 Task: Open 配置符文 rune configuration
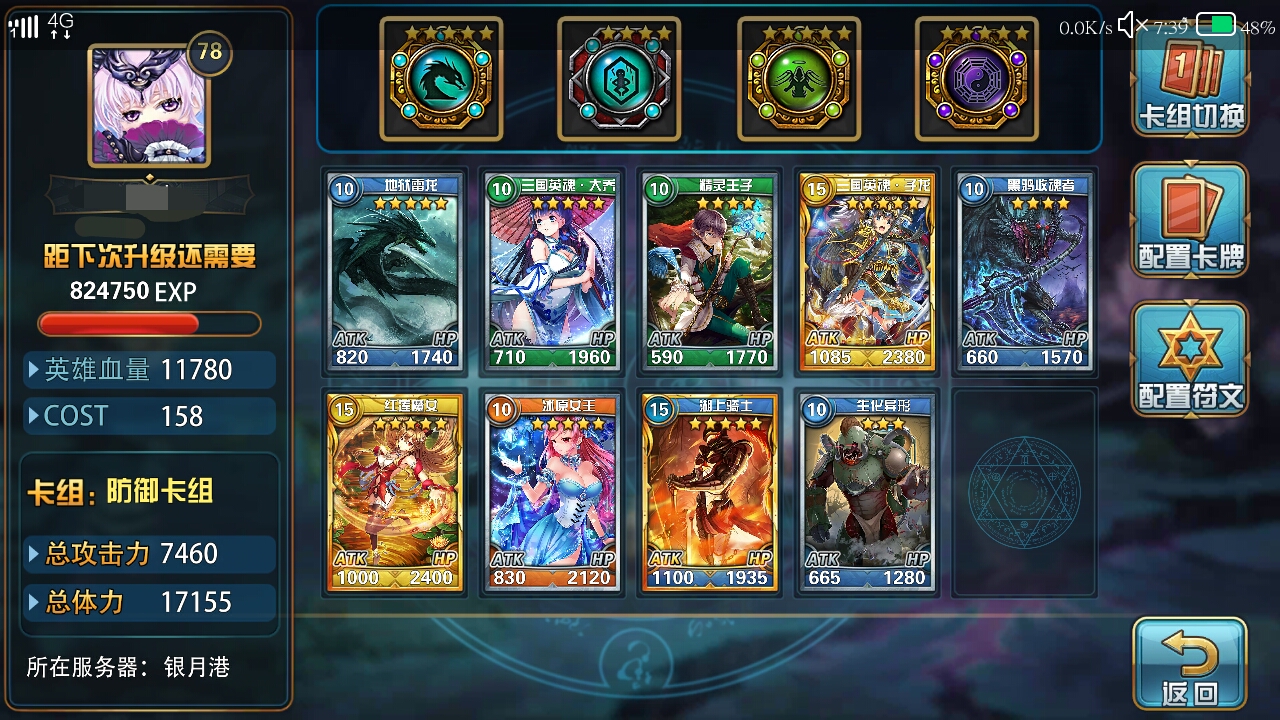point(1188,358)
